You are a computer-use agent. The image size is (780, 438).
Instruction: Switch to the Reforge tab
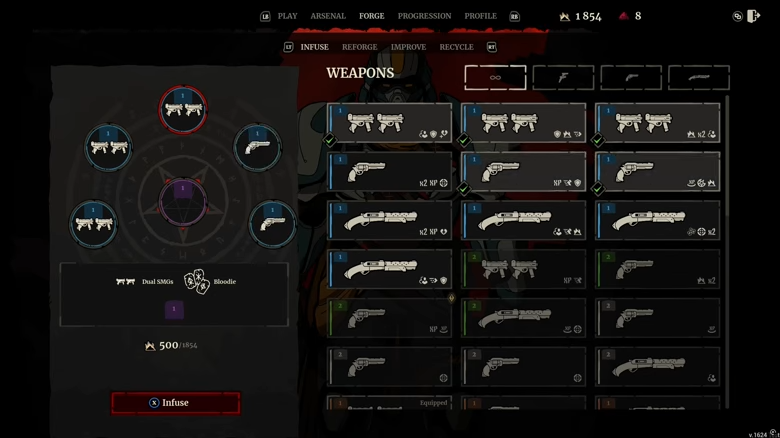pyautogui.click(x=359, y=47)
